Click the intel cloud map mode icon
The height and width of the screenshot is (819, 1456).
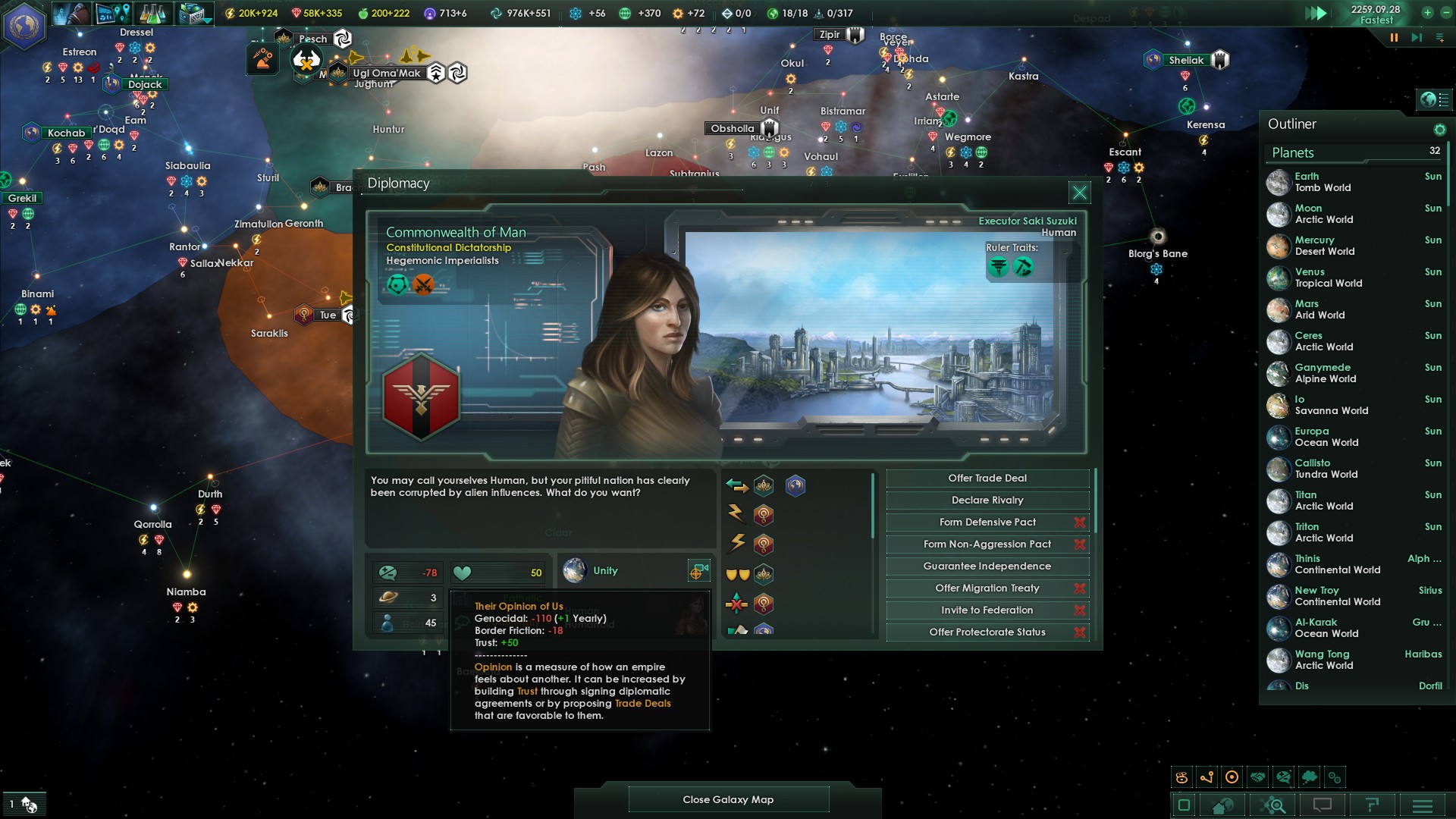coord(1309,776)
